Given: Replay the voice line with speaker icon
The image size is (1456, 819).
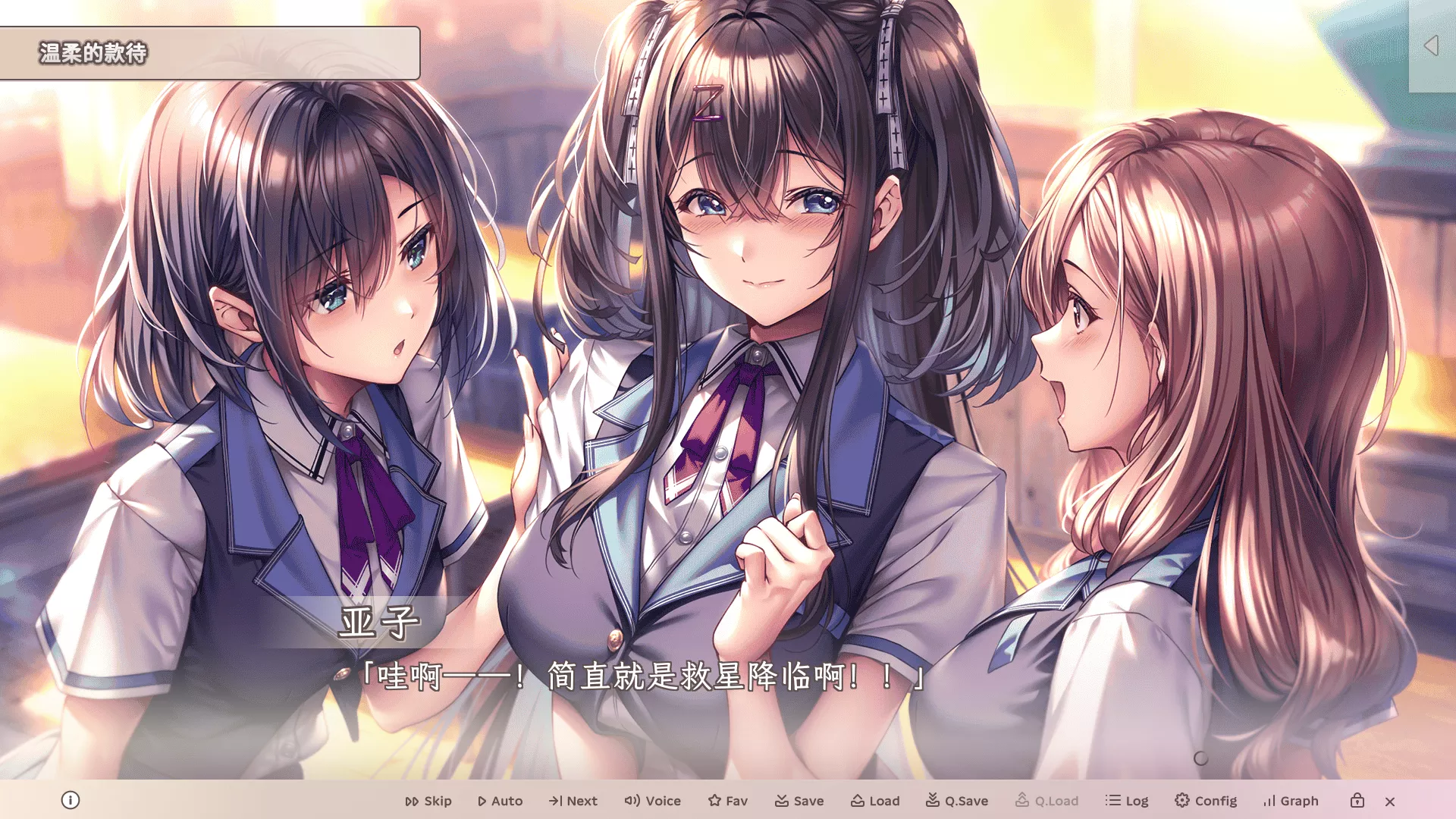Looking at the screenshot, I should 653,800.
